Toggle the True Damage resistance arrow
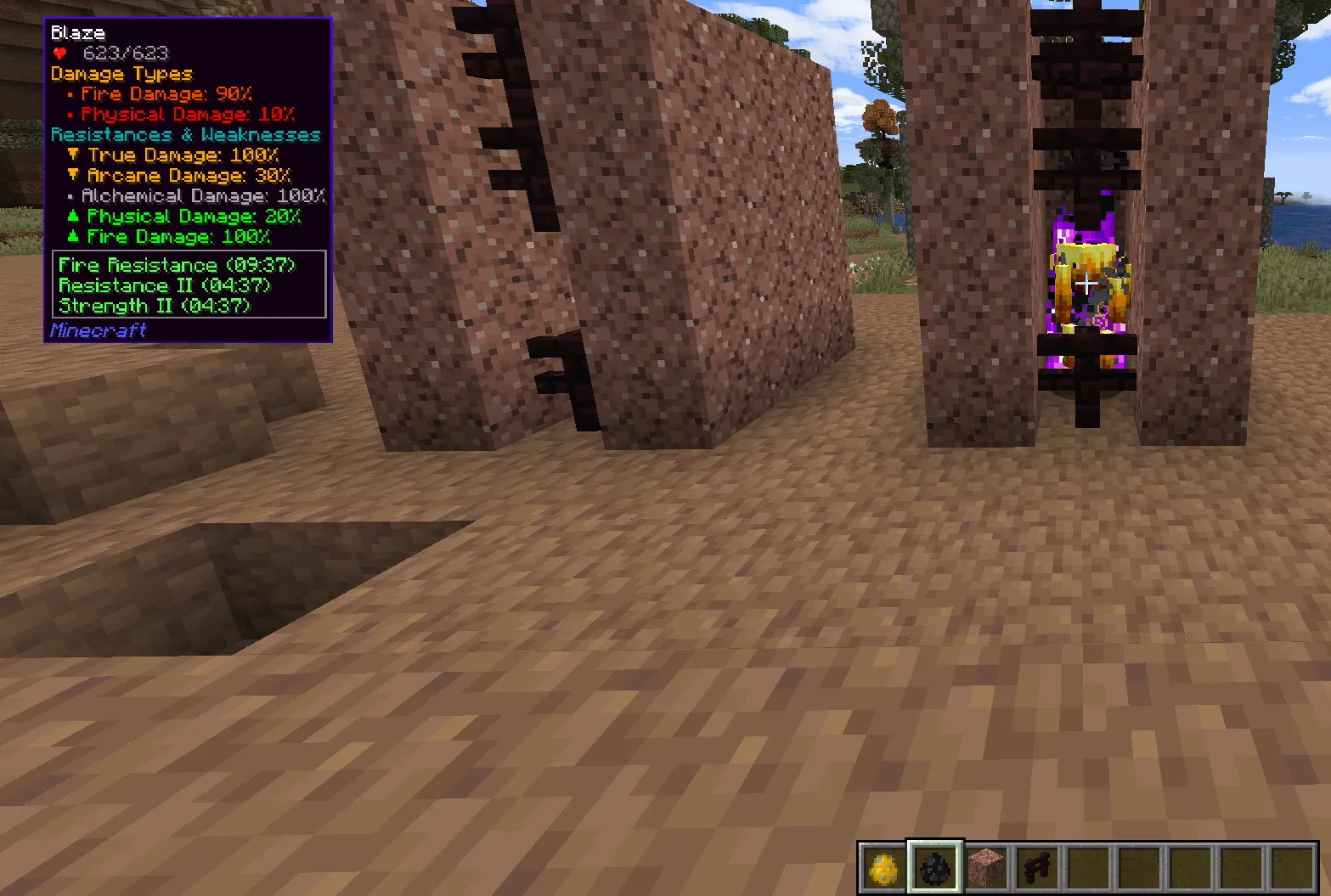 click(72, 155)
